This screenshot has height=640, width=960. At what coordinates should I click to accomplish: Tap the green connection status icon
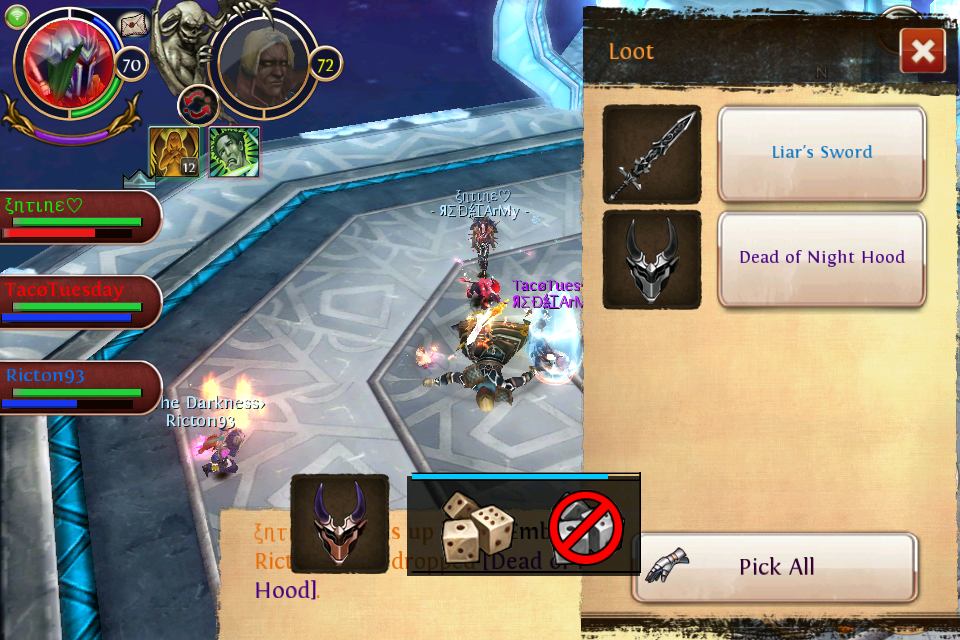coord(17,15)
